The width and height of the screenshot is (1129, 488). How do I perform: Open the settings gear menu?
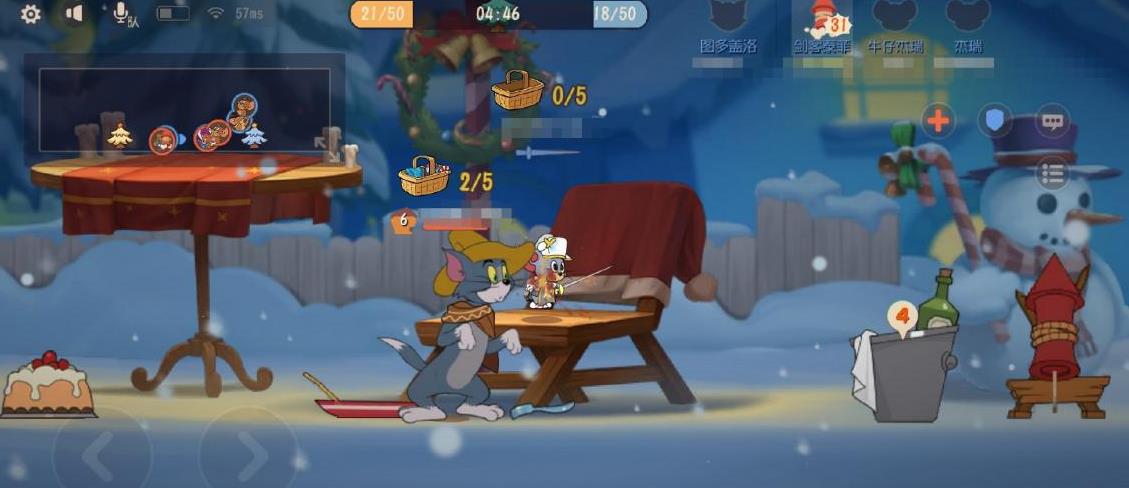(31, 14)
